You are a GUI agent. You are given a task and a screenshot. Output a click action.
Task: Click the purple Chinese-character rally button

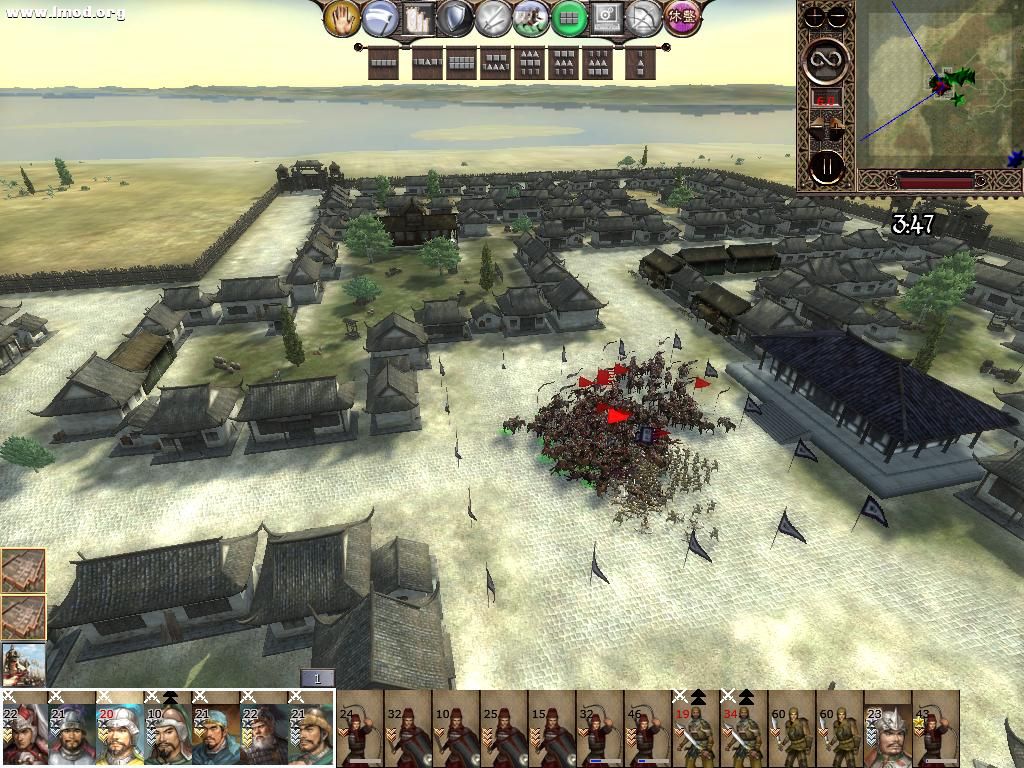click(682, 18)
